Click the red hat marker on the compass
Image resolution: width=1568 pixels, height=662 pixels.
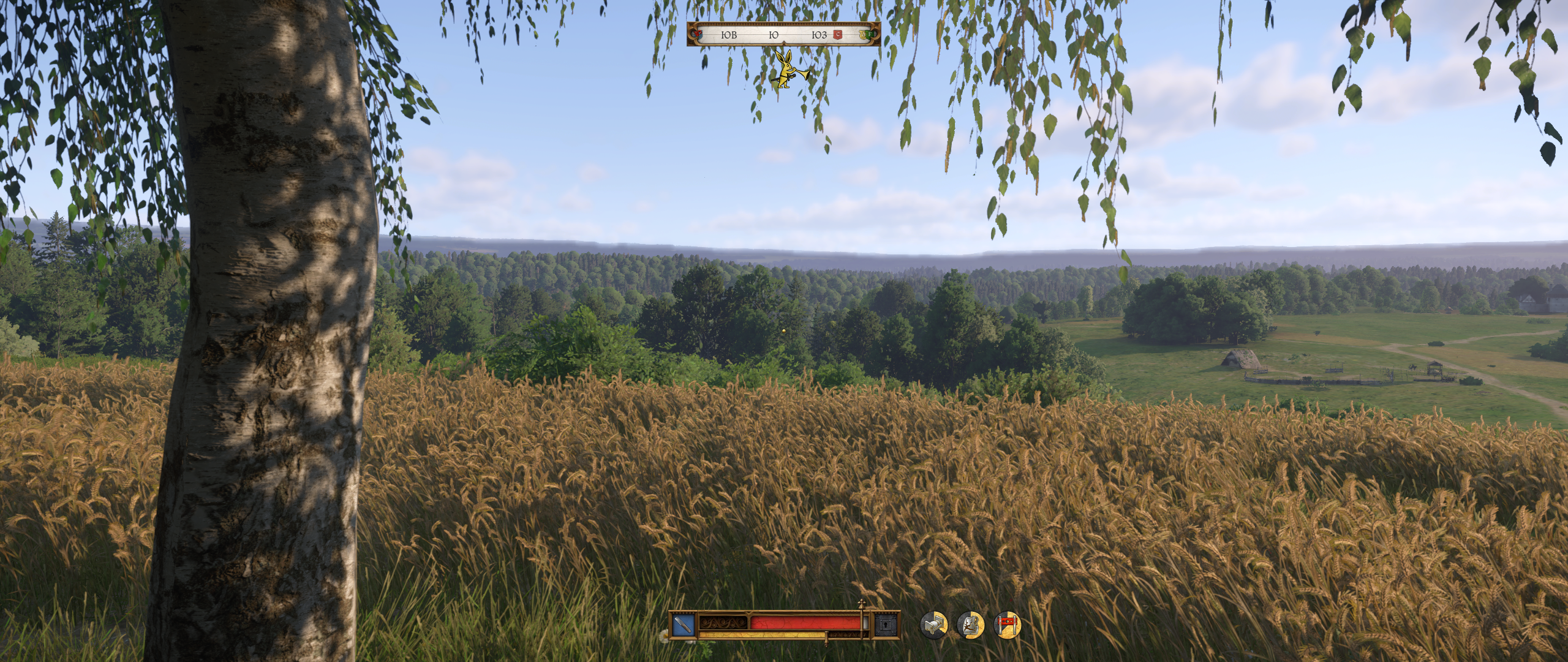click(696, 35)
